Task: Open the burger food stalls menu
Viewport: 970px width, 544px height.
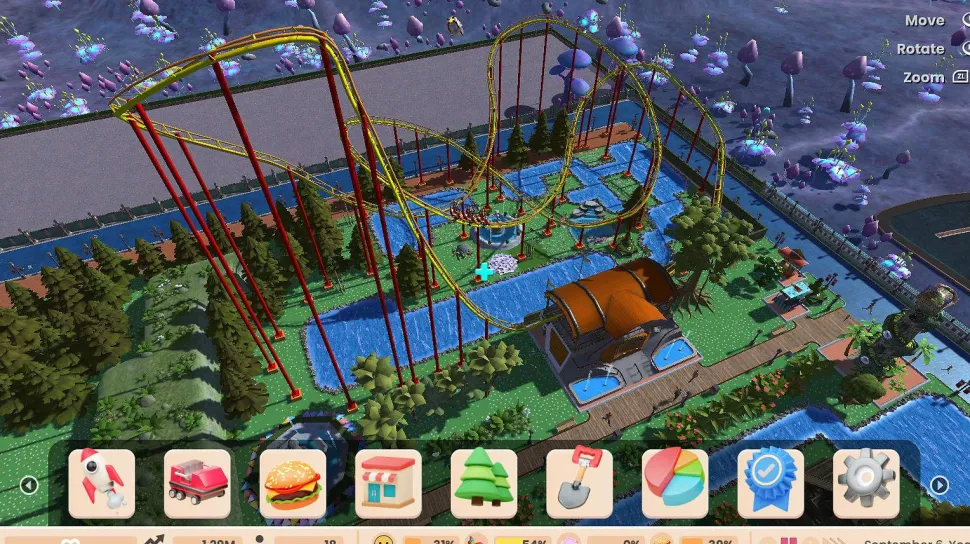Action: point(293,483)
